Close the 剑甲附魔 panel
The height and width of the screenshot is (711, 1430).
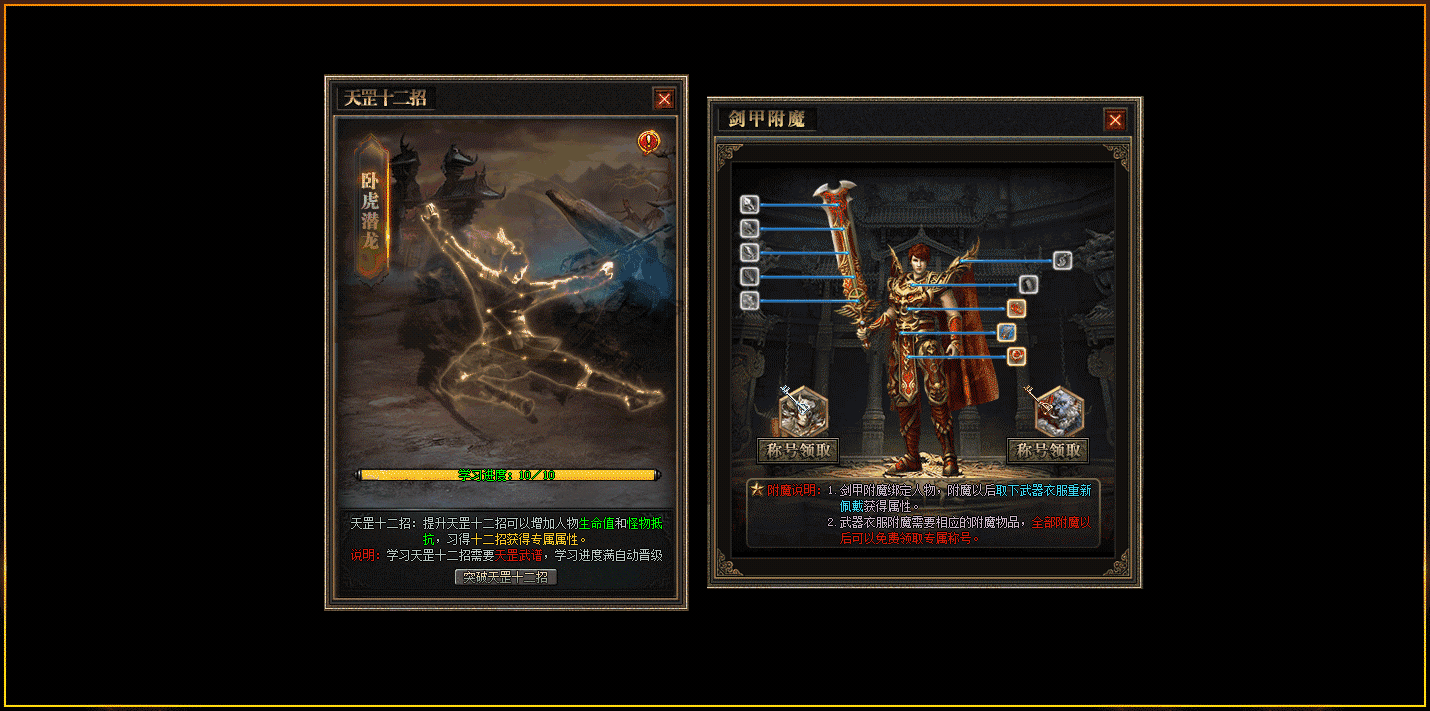(x=1115, y=120)
